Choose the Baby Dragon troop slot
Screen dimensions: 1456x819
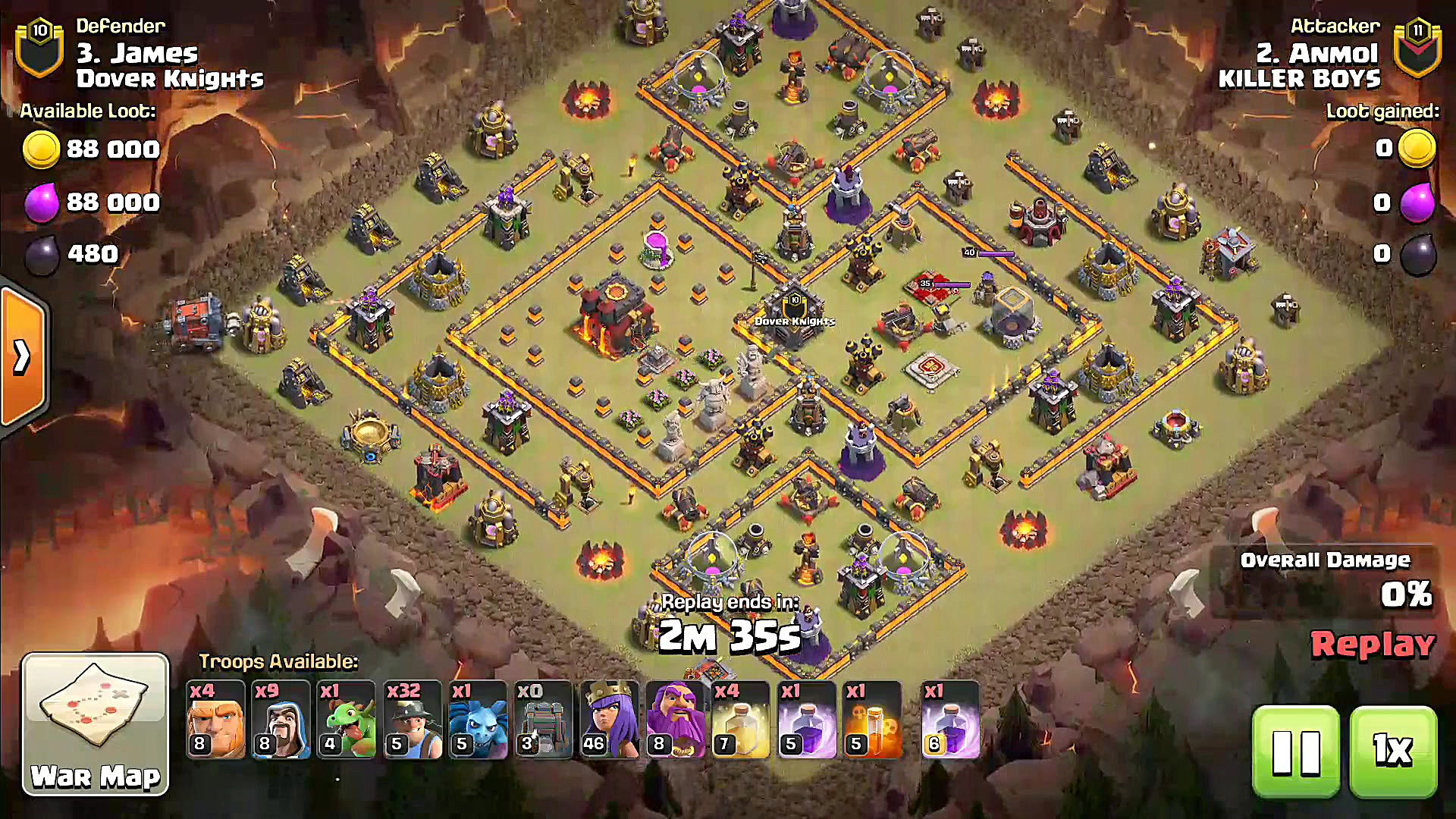click(x=346, y=720)
